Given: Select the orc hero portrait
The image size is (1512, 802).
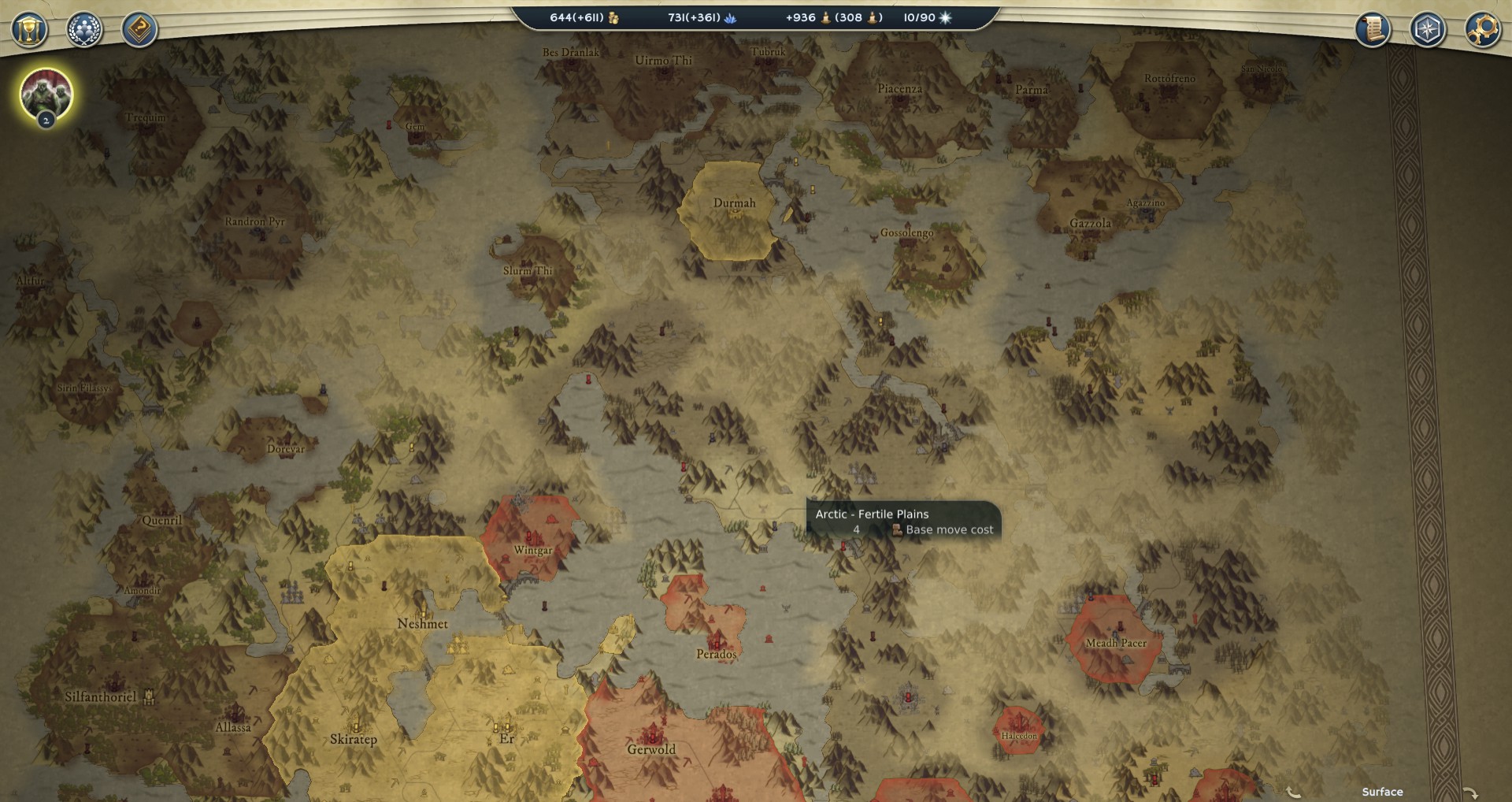Looking at the screenshot, I should tap(46, 95).
